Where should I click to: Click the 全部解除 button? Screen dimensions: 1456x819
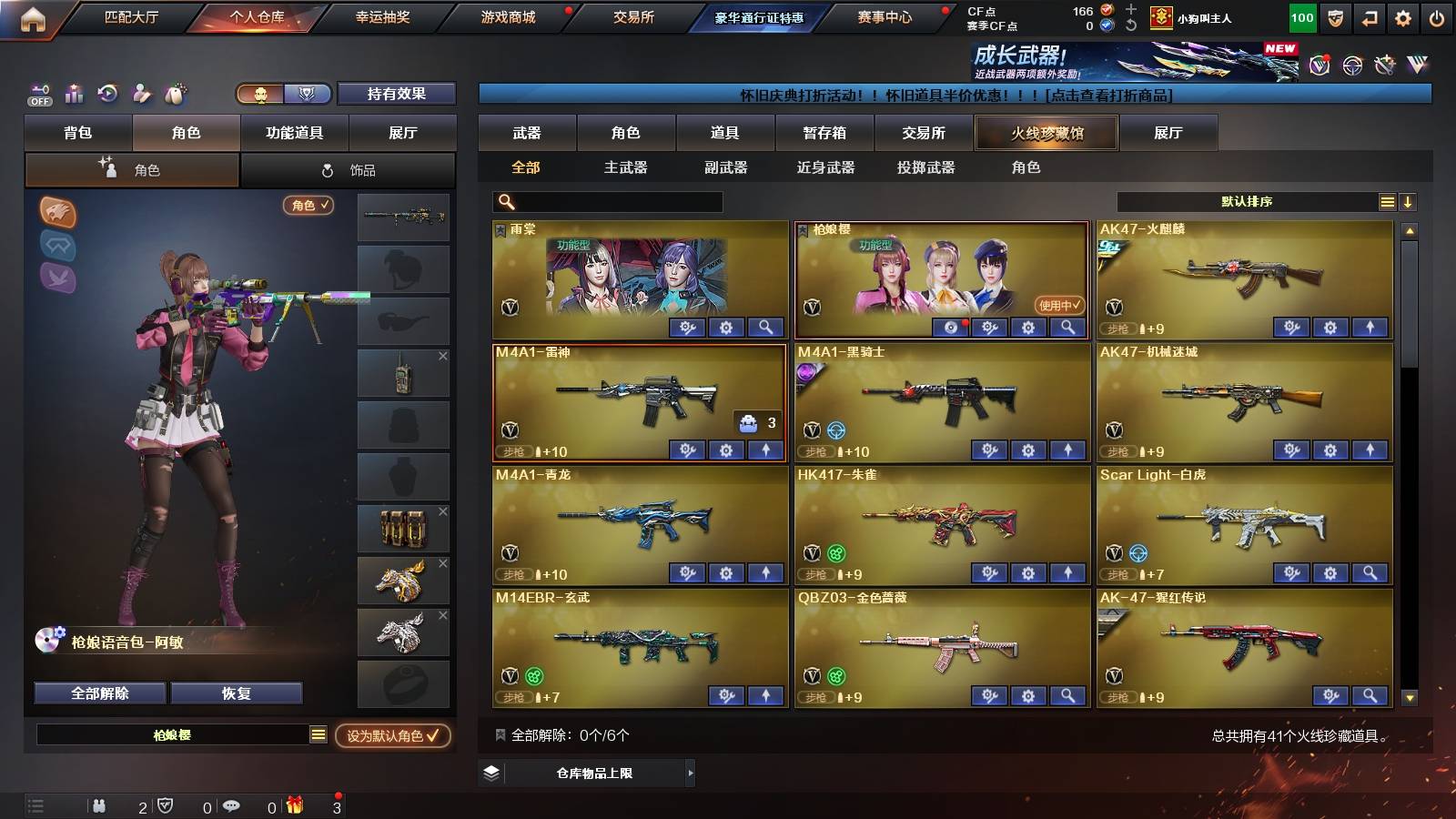(x=98, y=693)
